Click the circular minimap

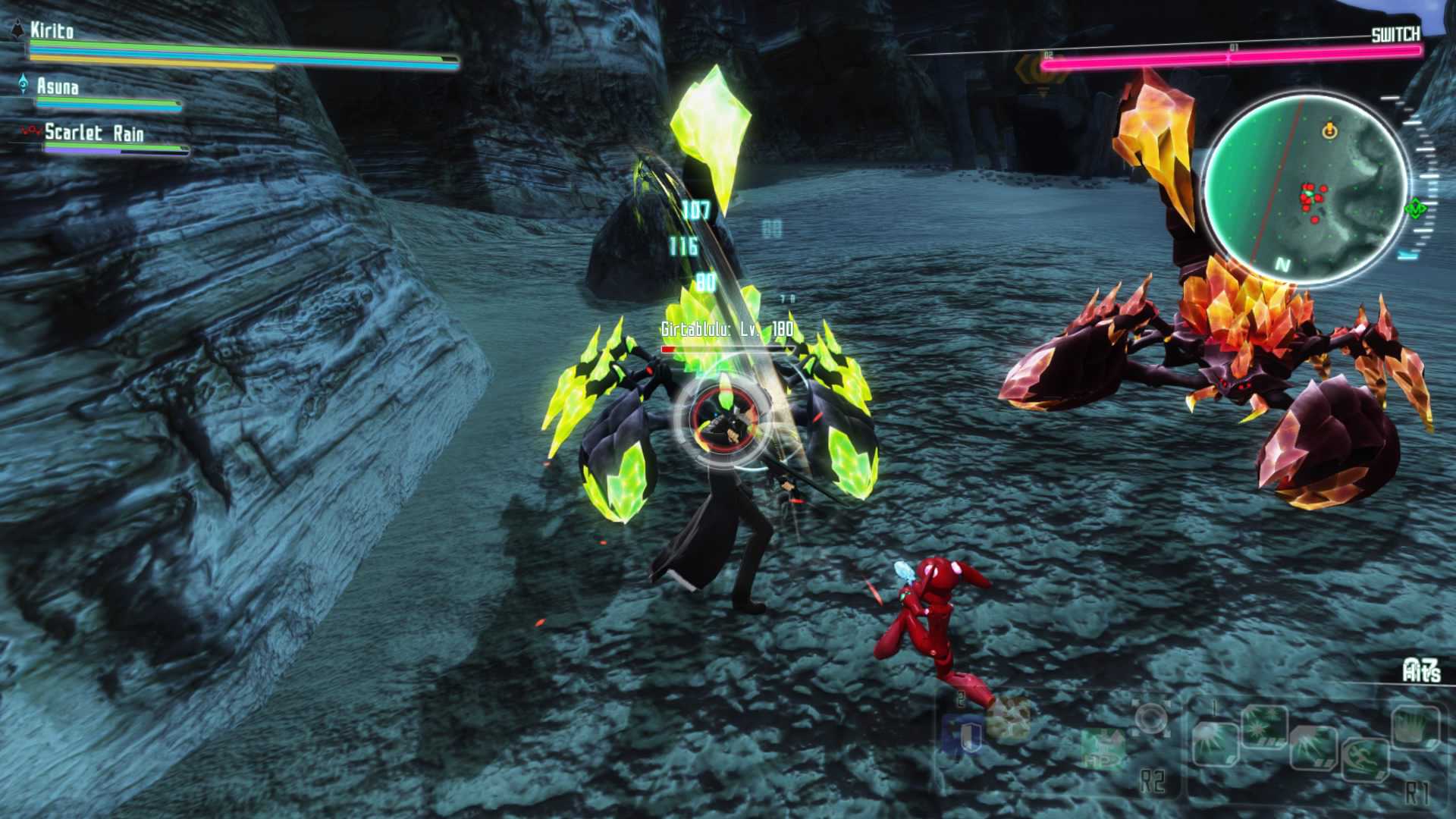pos(1305,190)
